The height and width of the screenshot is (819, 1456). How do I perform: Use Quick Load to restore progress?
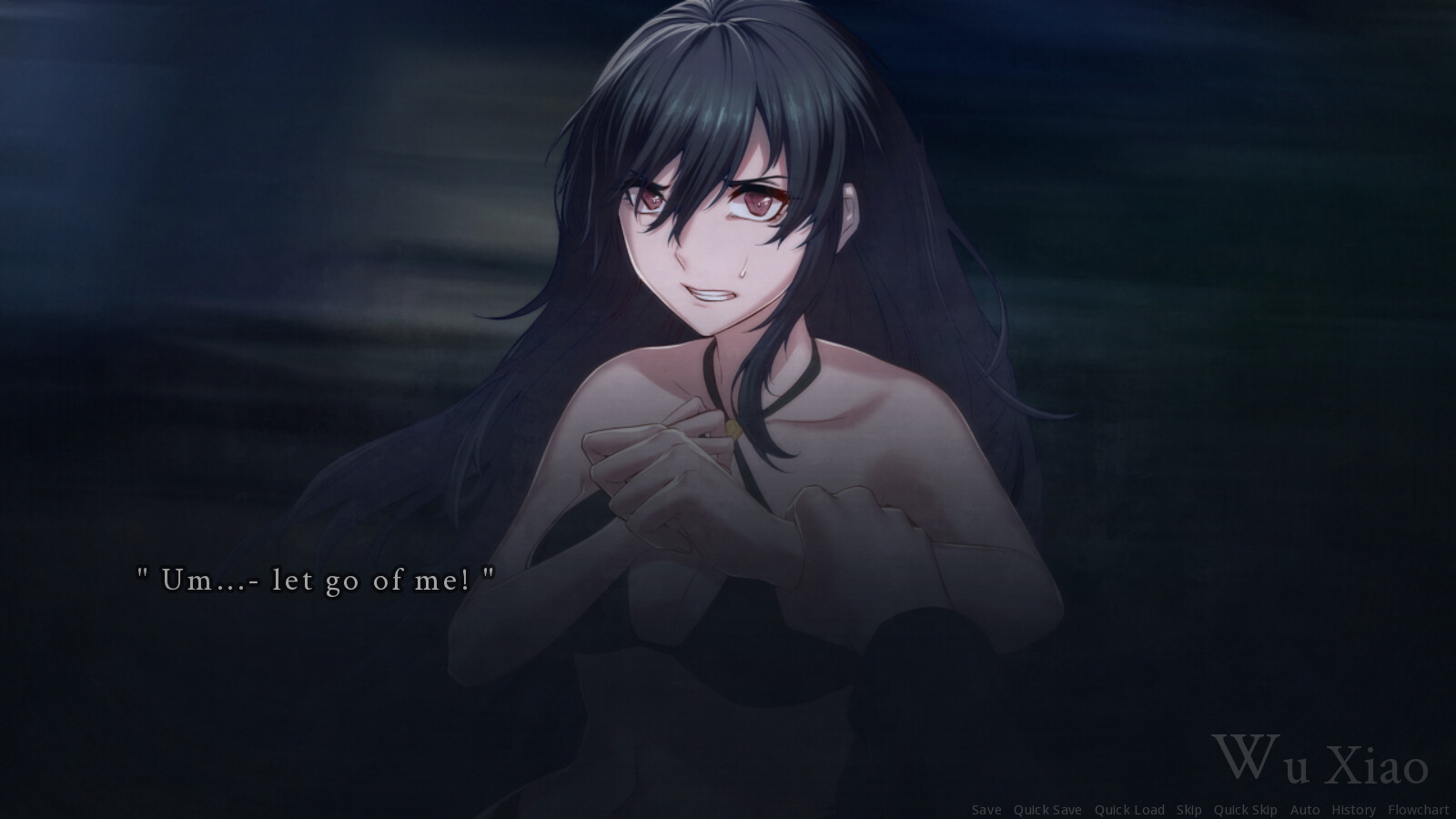coord(1129,810)
